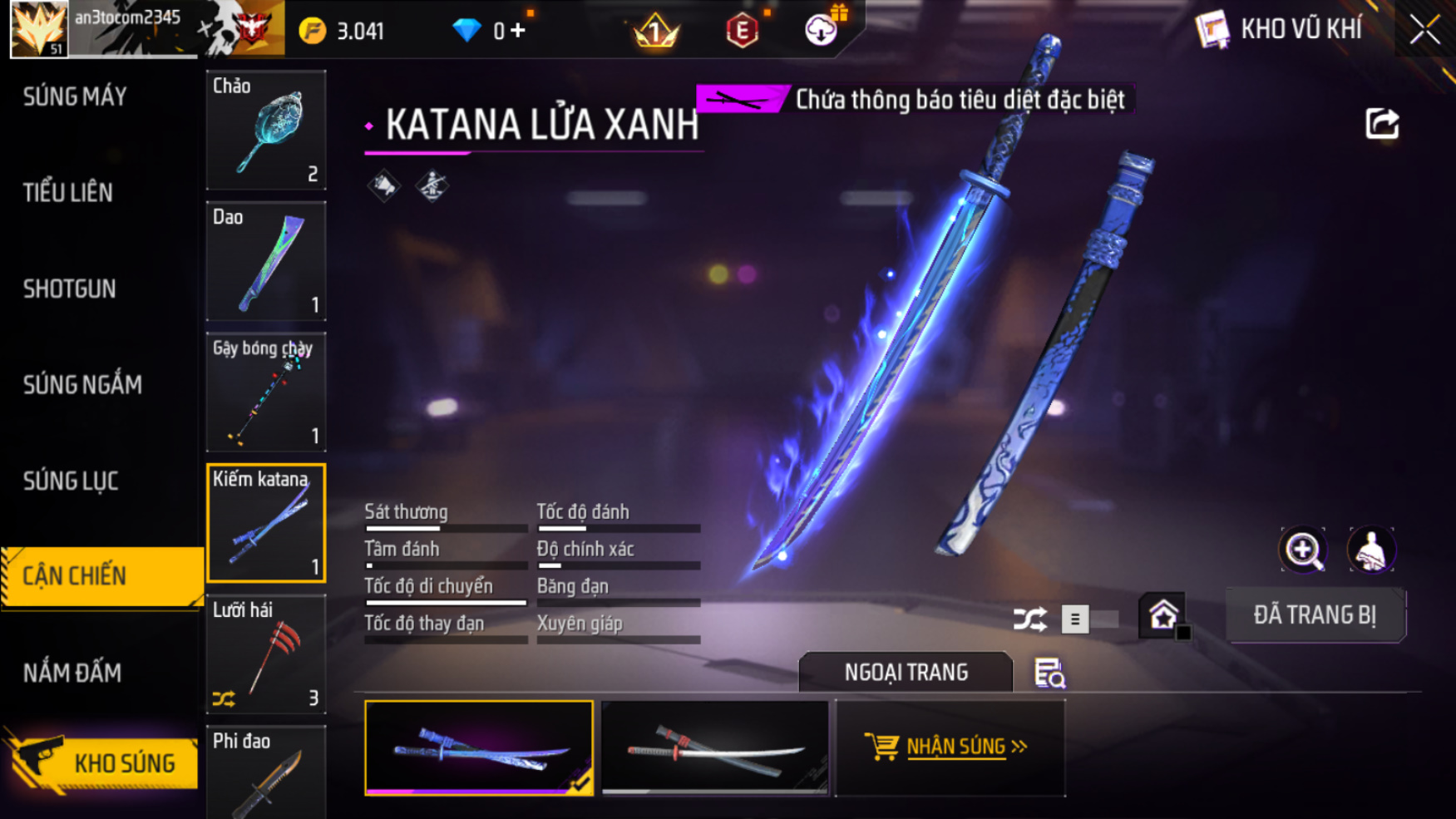The height and width of the screenshot is (819, 1456).
Task: Select the default red katana skin
Action: 715,748
